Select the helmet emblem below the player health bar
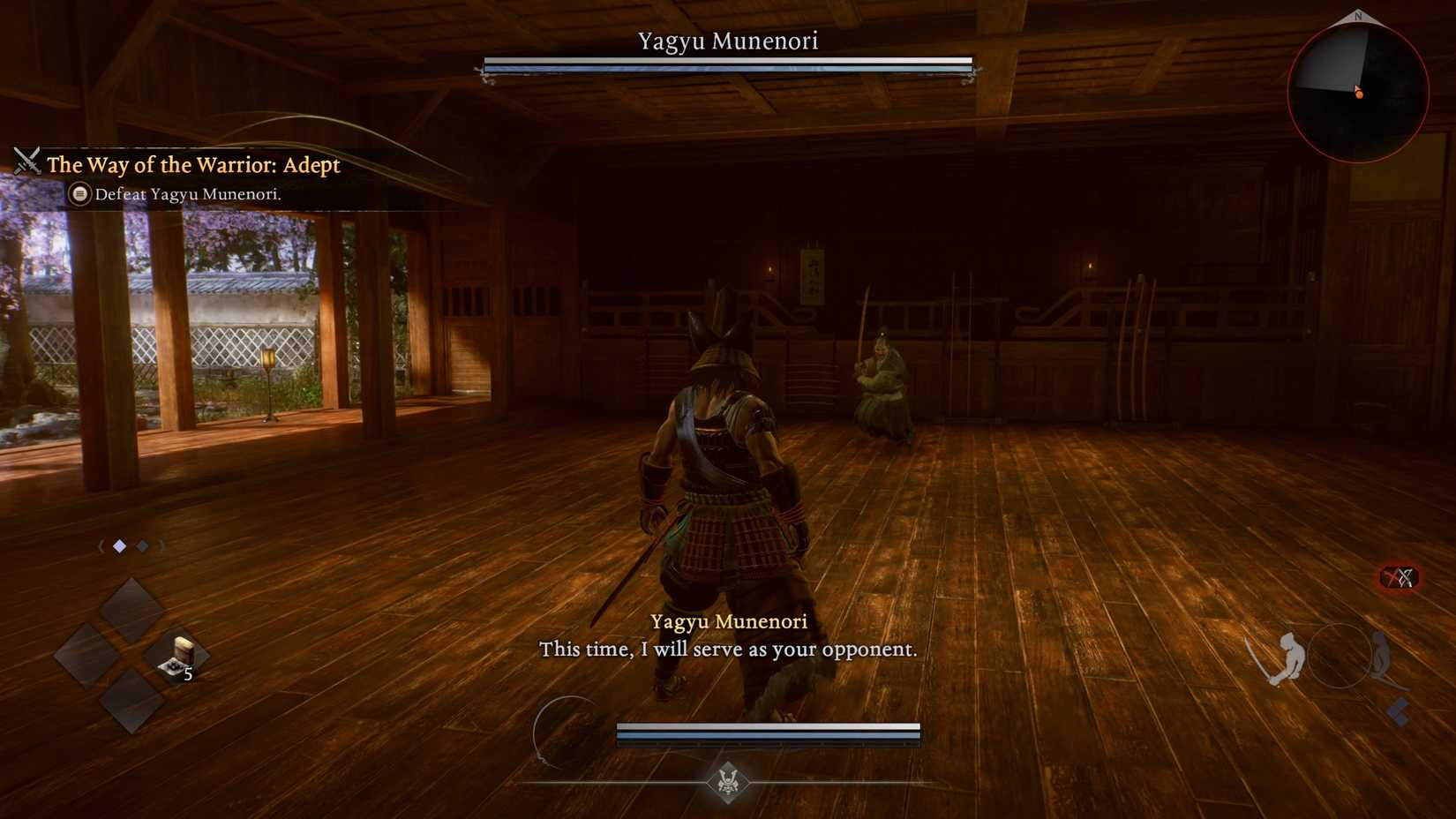The height and width of the screenshot is (819, 1456). pyautogui.click(x=728, y=782)
